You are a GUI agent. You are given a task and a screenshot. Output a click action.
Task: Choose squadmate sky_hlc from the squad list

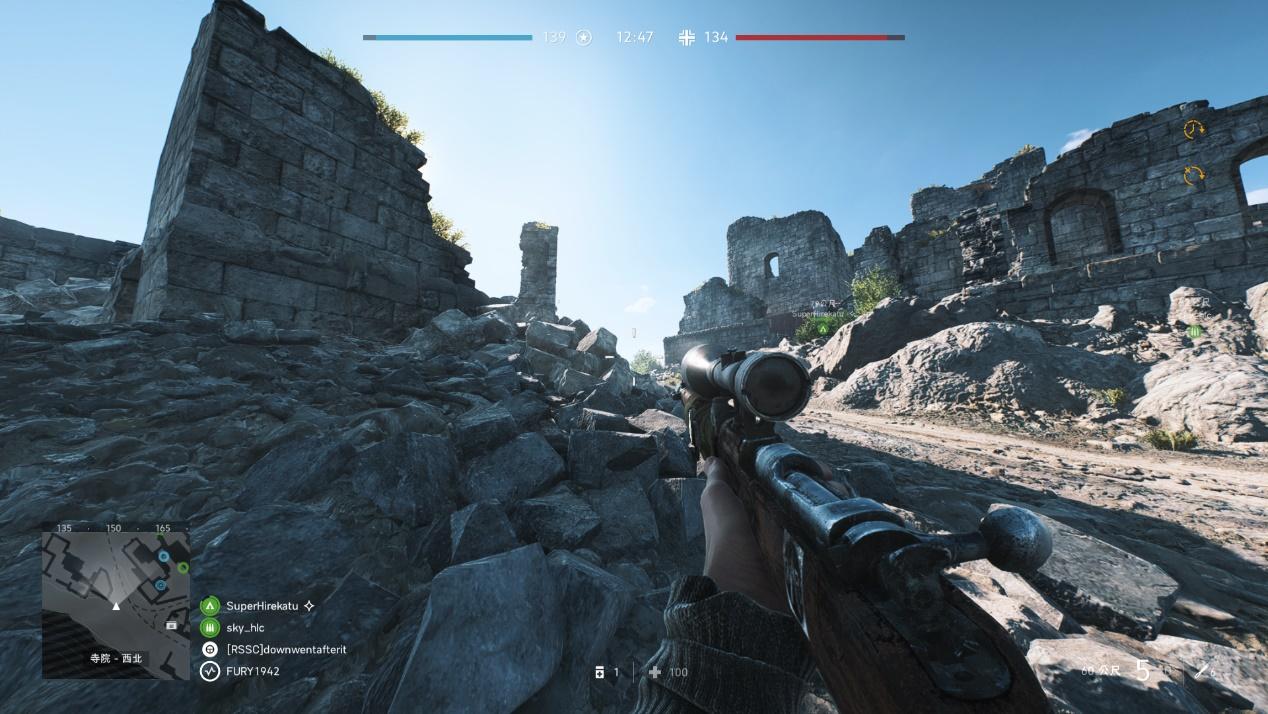(x=245, y=628)
